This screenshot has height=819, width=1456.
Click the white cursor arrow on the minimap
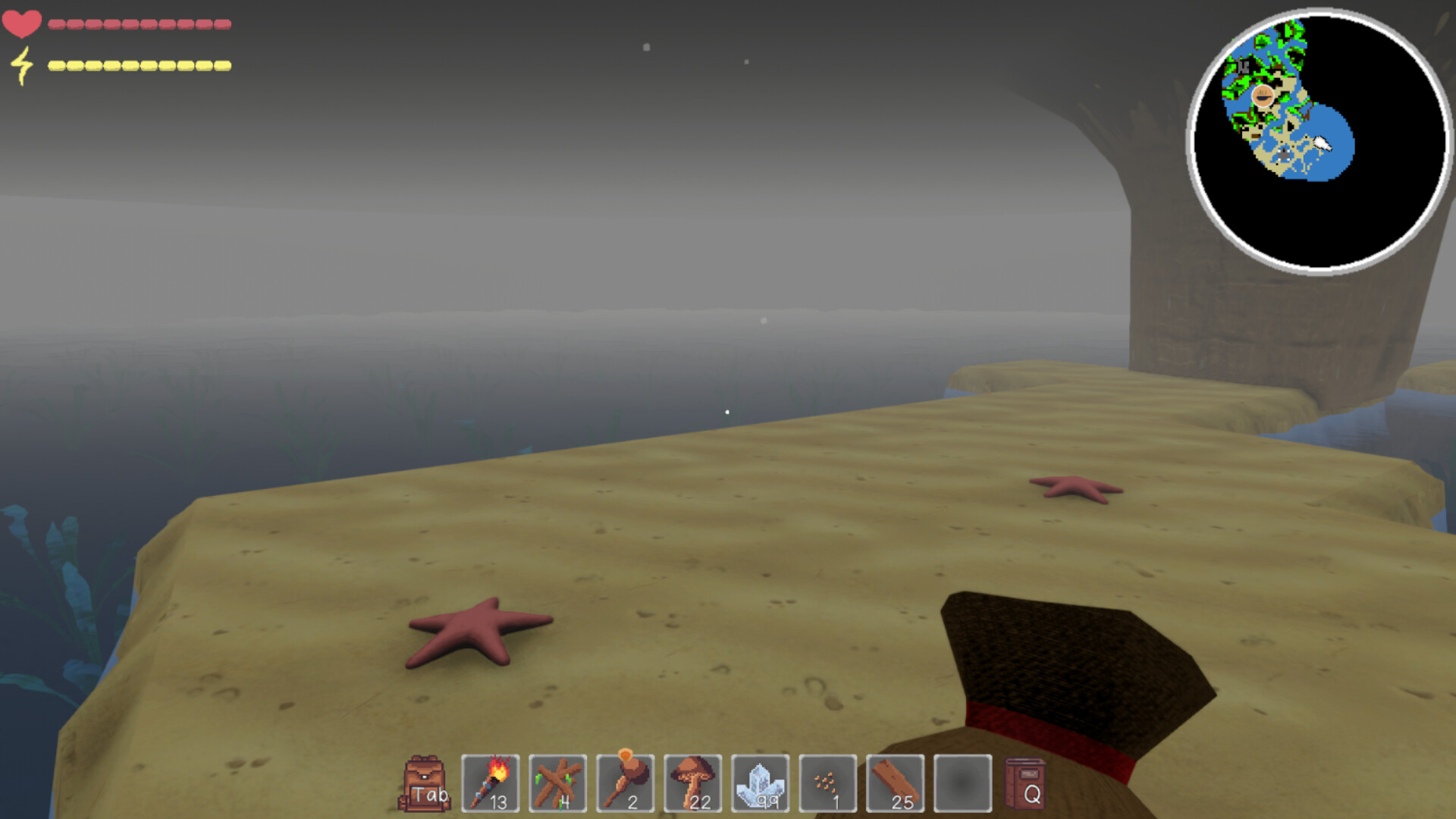1321,141
